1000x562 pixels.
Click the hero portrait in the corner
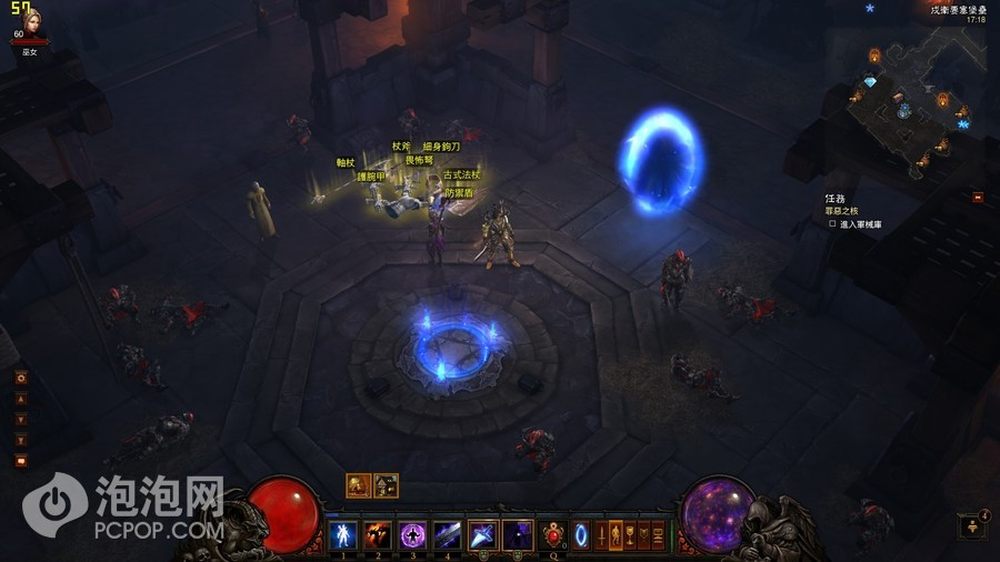20,22
